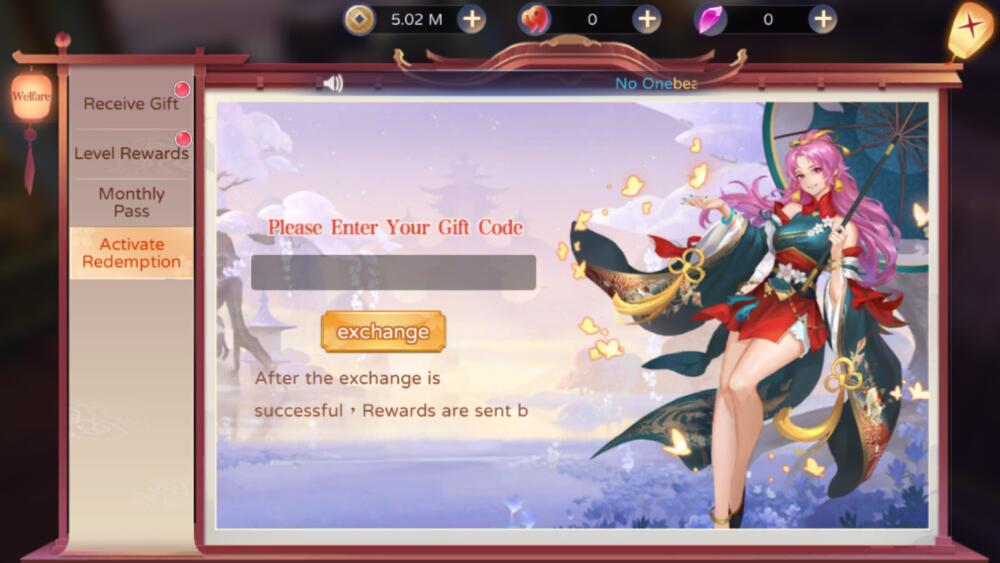Toggle the announcement speaker icon
The image size is (1000, 563).
click(x=333, y=84)
